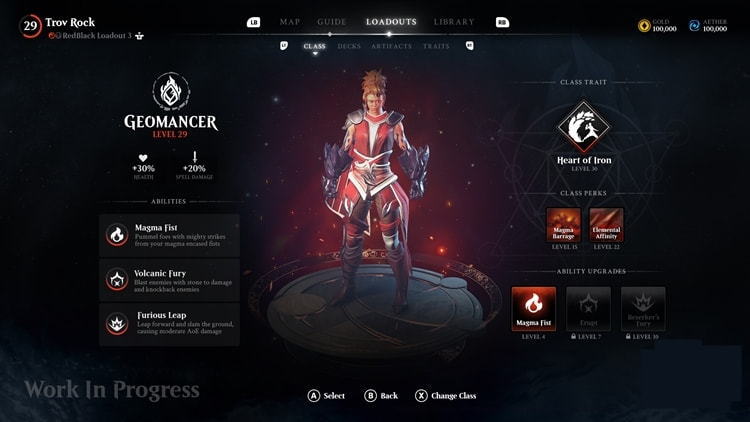750x422 pixels.
Task: Select the Magma Fist ability row
Action: point(169,235)
